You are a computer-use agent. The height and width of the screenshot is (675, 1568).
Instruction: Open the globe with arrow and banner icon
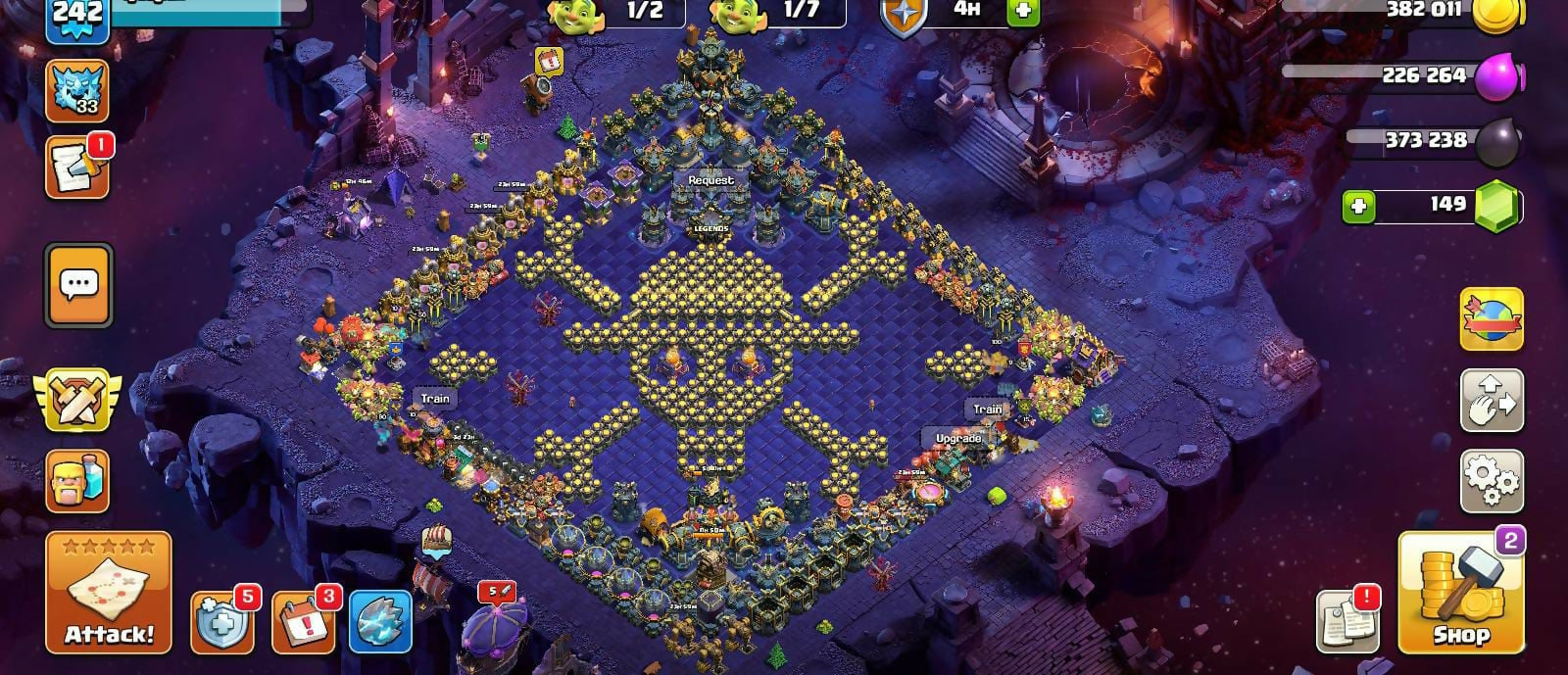(1492, 319)
